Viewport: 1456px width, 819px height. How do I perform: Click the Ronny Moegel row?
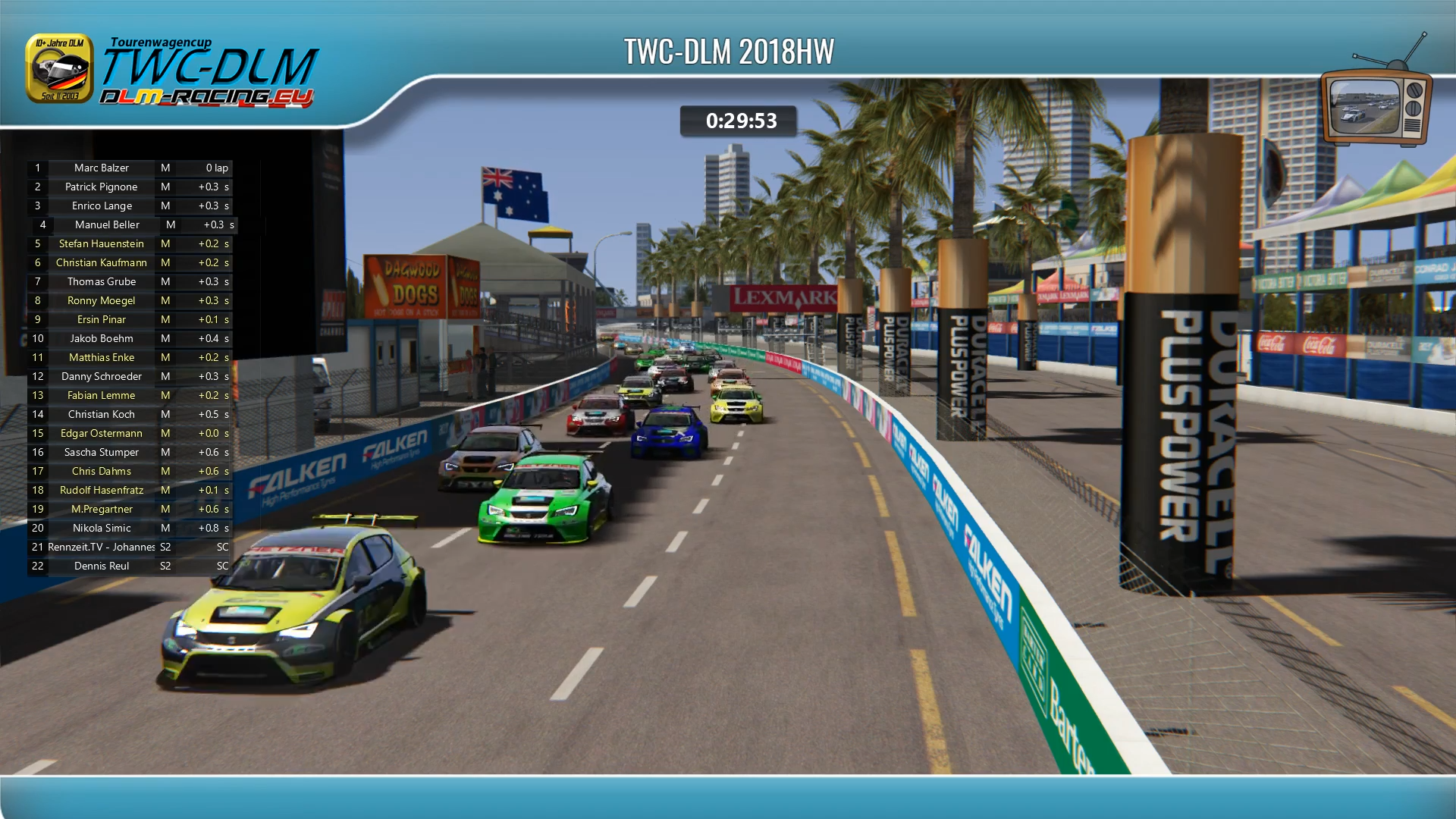point(102,300)
